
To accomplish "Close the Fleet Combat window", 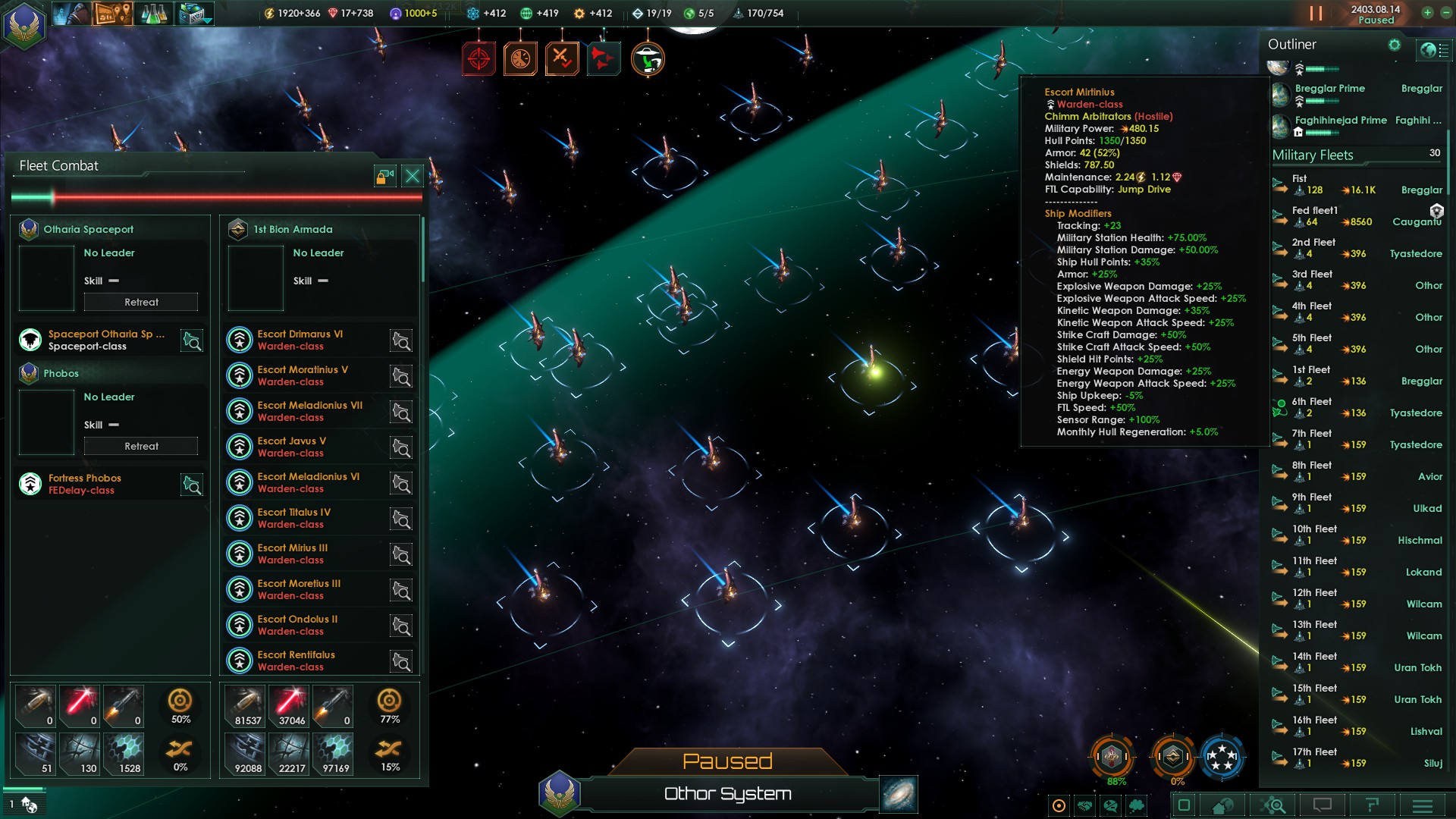I will click(x=412, y=177).
